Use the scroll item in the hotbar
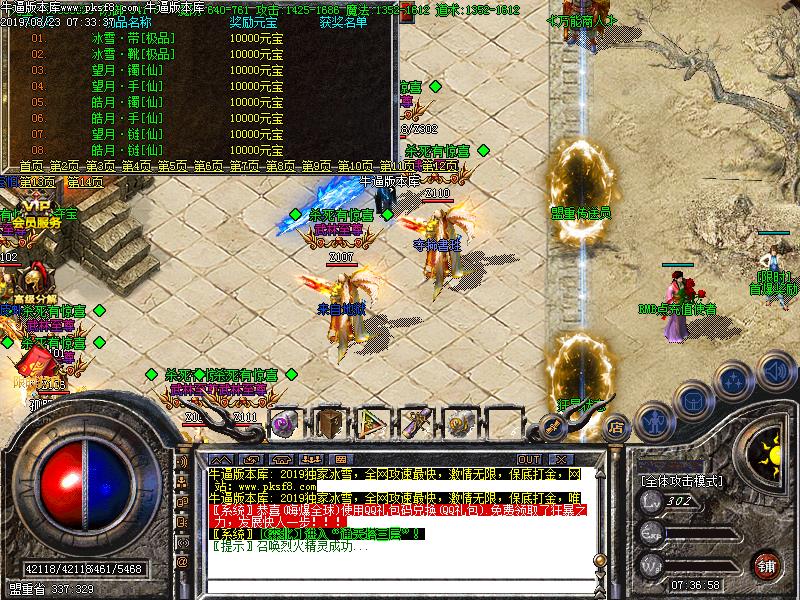The width and height of the screenshot is (800, 600). 416,421
